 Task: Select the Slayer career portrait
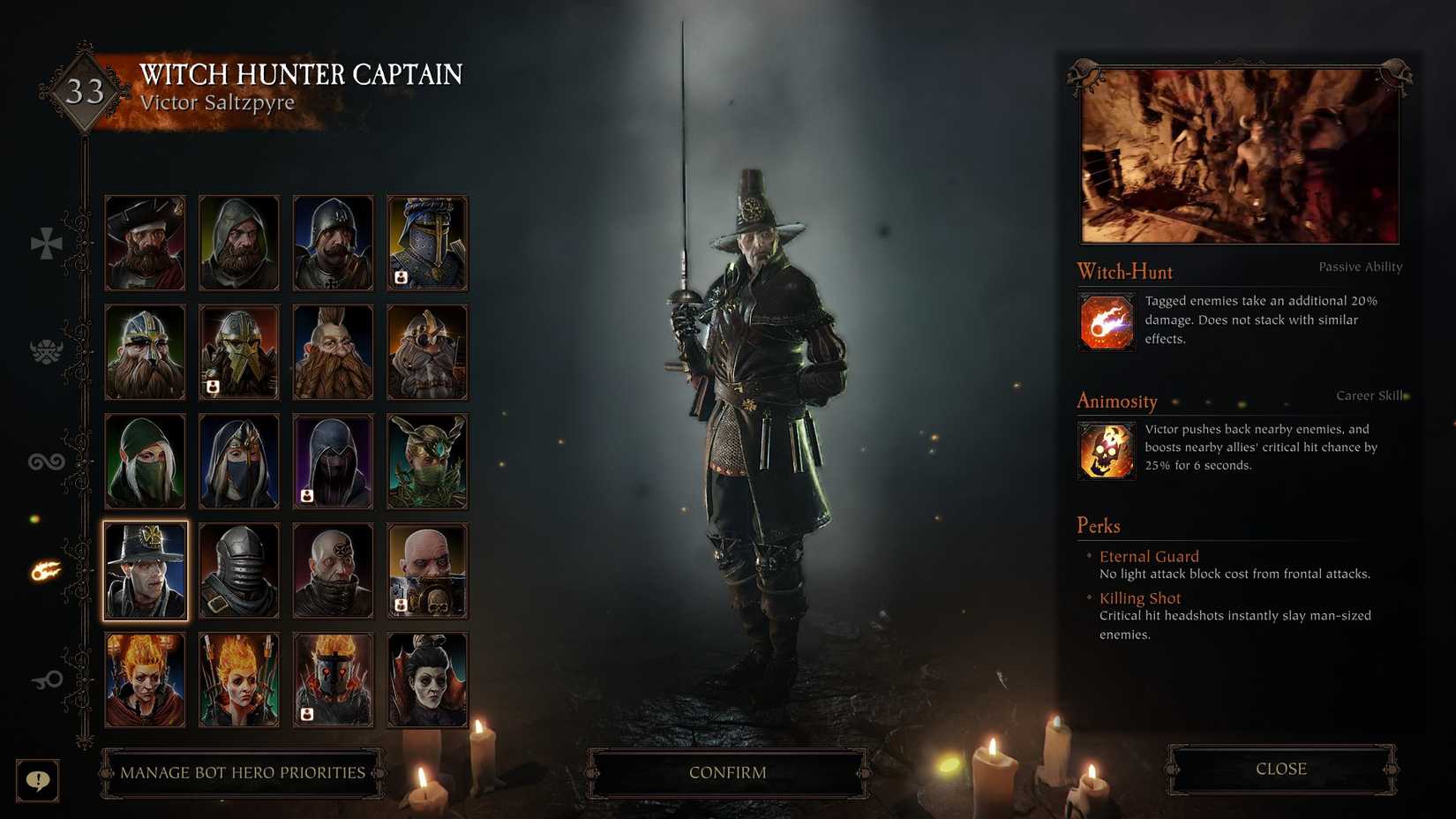(333, 350)
